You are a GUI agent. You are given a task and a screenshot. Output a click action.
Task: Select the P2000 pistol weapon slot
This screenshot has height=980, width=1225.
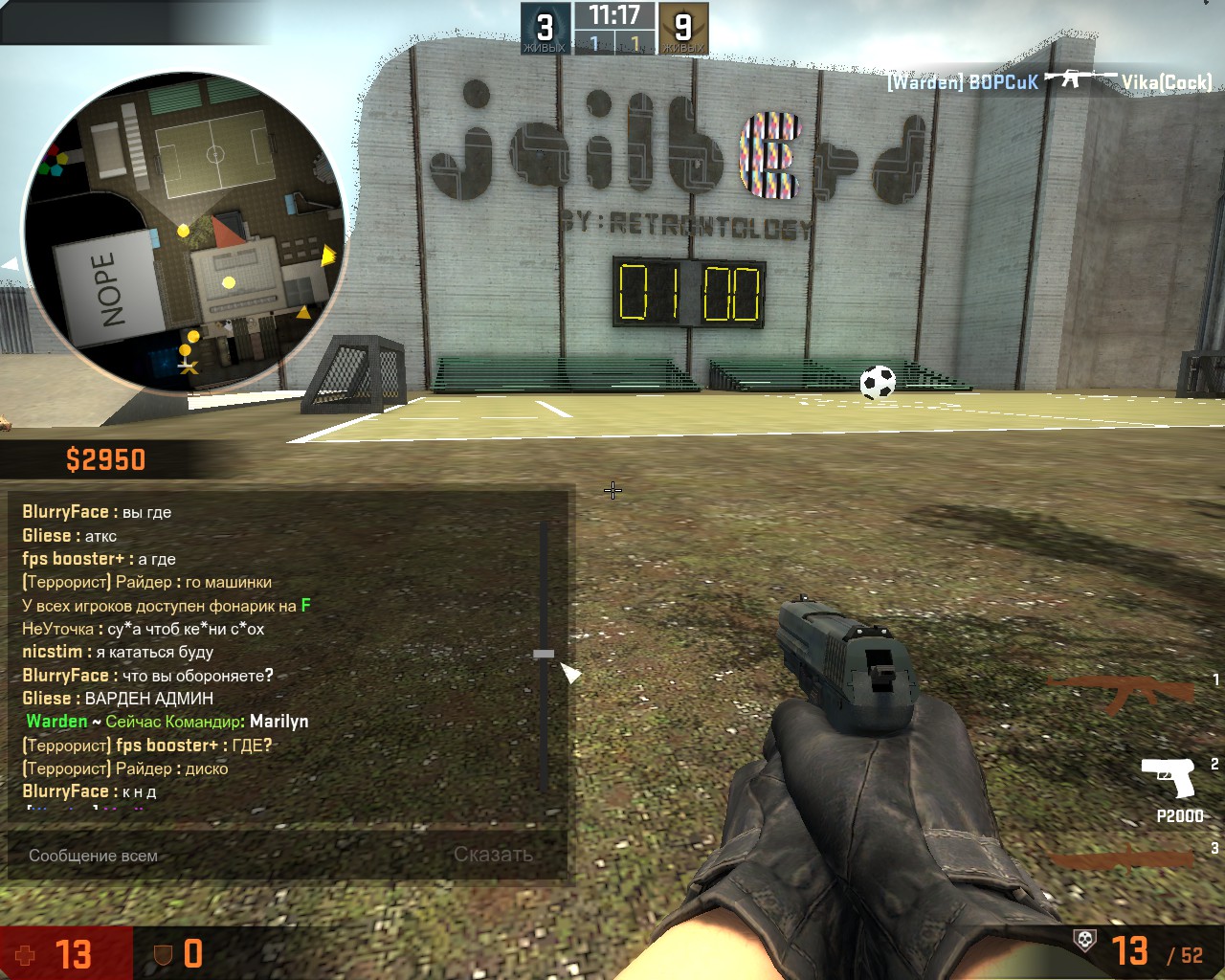1169,778
